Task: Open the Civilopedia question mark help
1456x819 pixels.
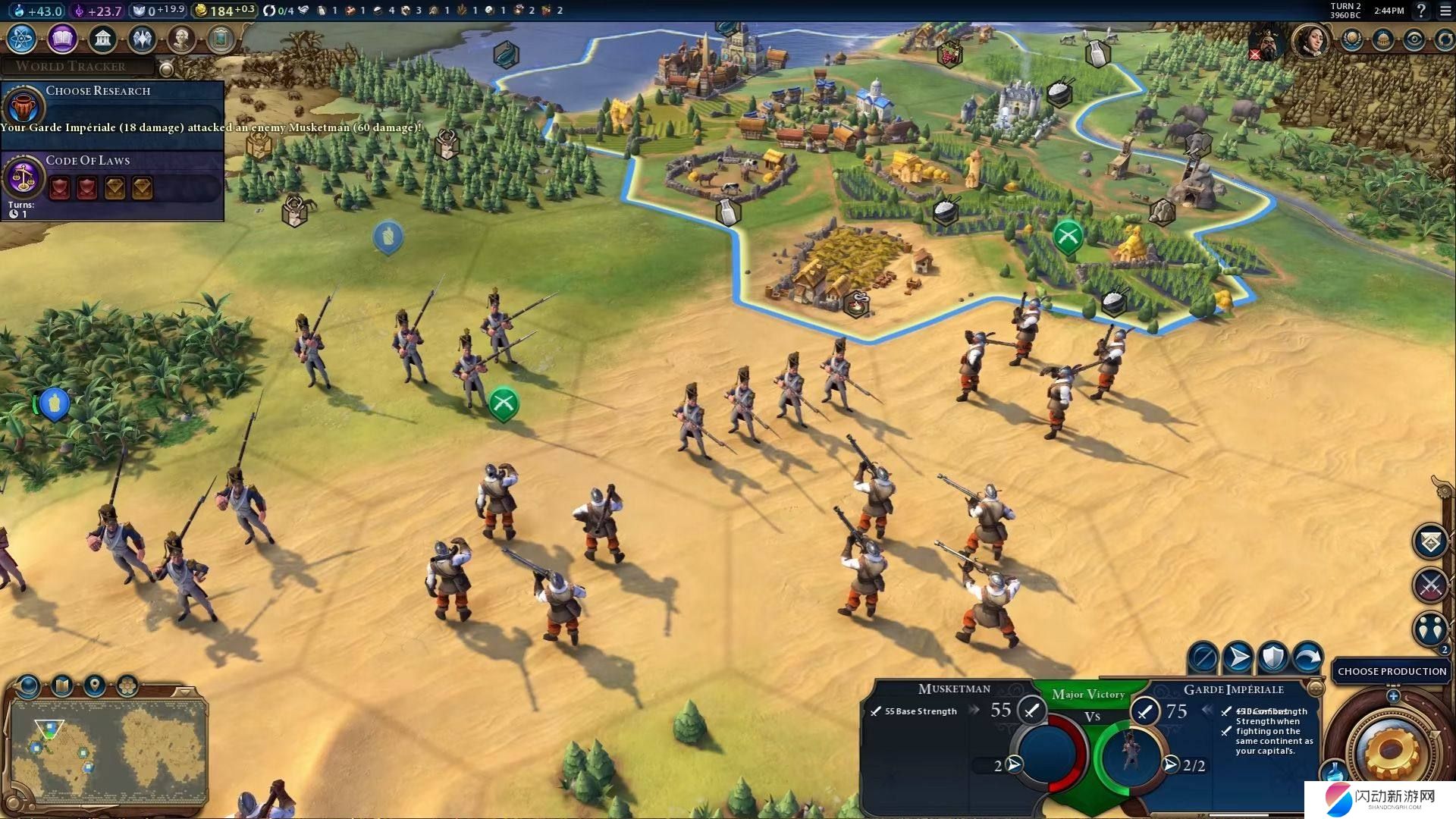Action: tap(1422, 11)
